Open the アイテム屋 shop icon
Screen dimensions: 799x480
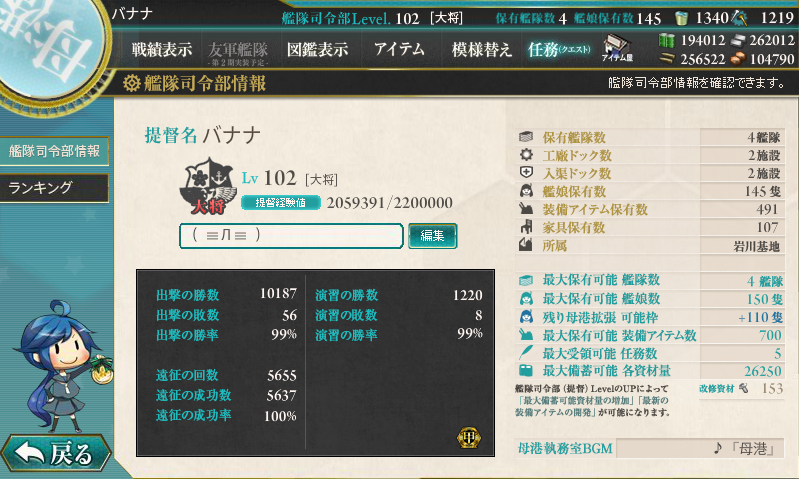(617, 48)
